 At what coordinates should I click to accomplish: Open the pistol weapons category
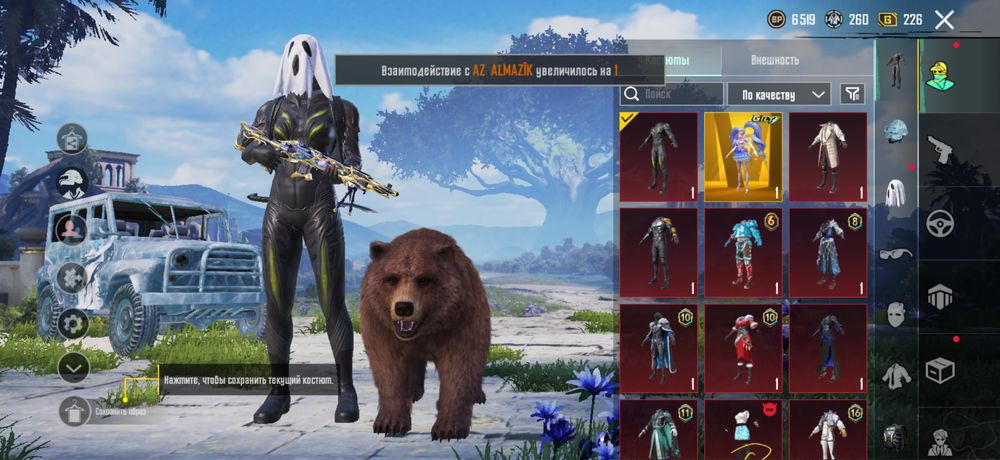(940, 150)
